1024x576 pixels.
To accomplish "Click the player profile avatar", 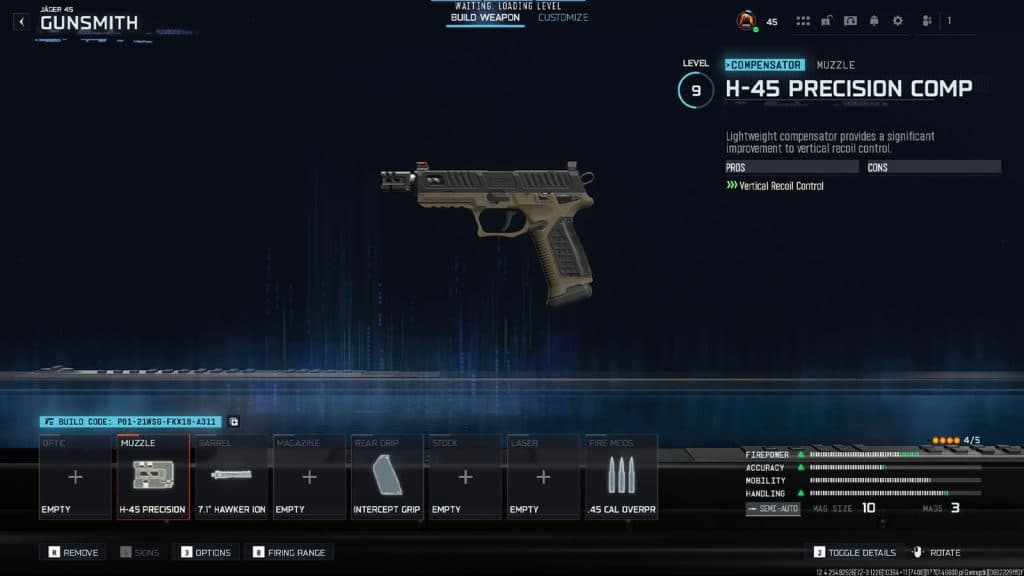I will (745, 21).
